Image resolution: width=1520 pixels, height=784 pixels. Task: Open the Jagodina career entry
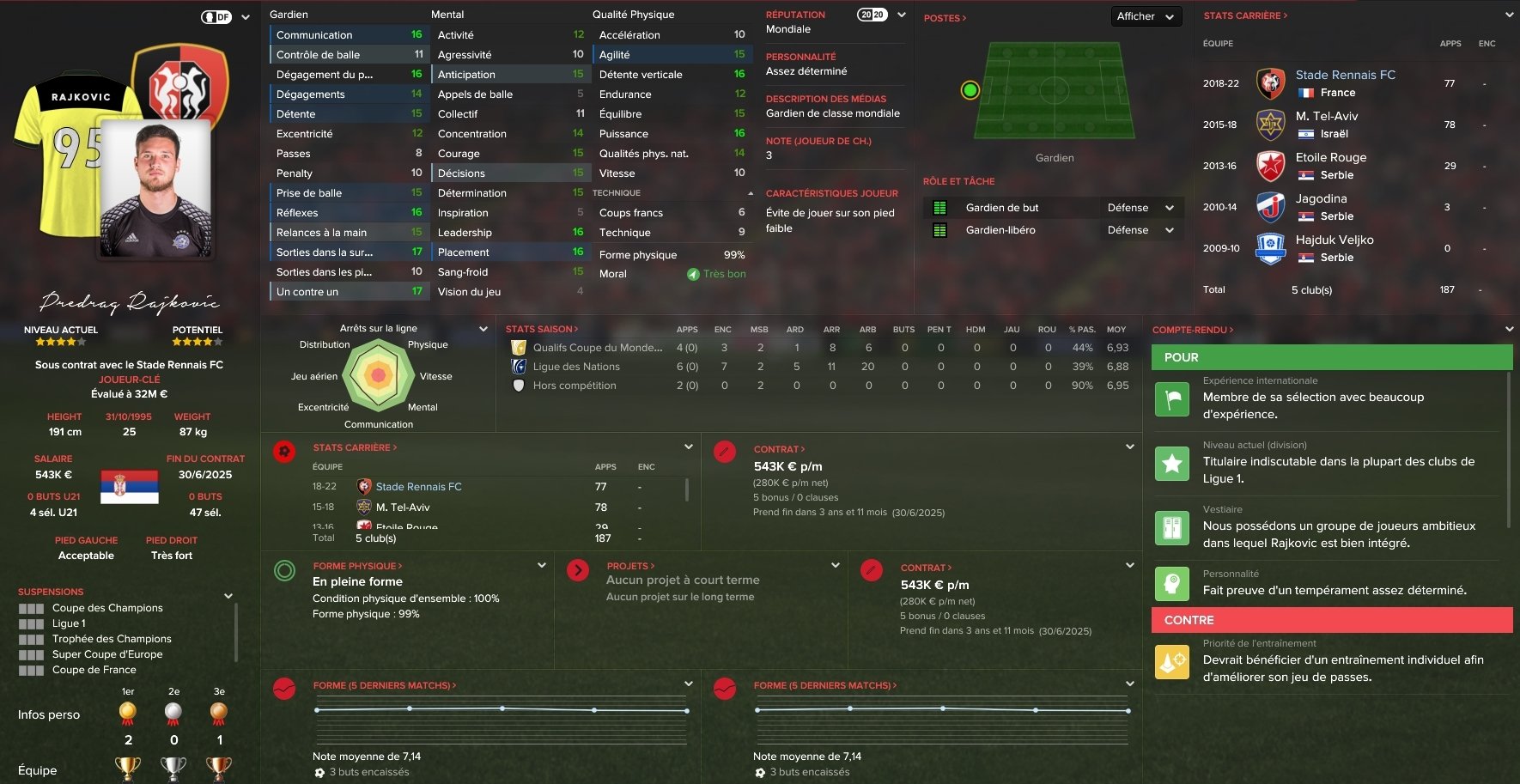coord(1321,198)
